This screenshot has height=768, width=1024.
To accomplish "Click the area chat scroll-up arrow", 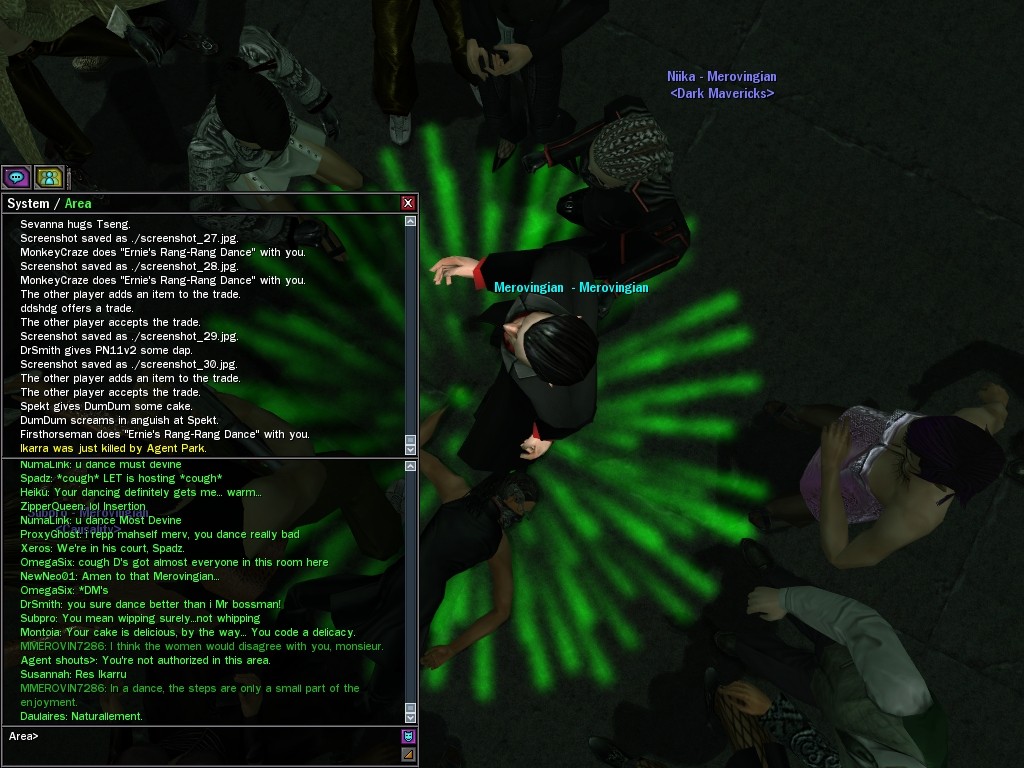I will coord(410,466).
